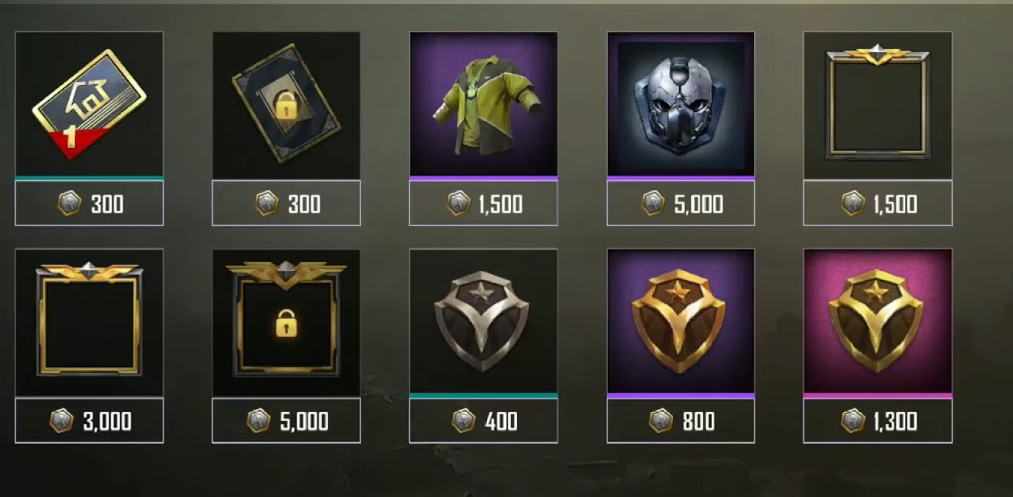Viewport: 1013px width, 497px height.
Task: Select the yellow jacket outfit
Action: tap(483, 104)
